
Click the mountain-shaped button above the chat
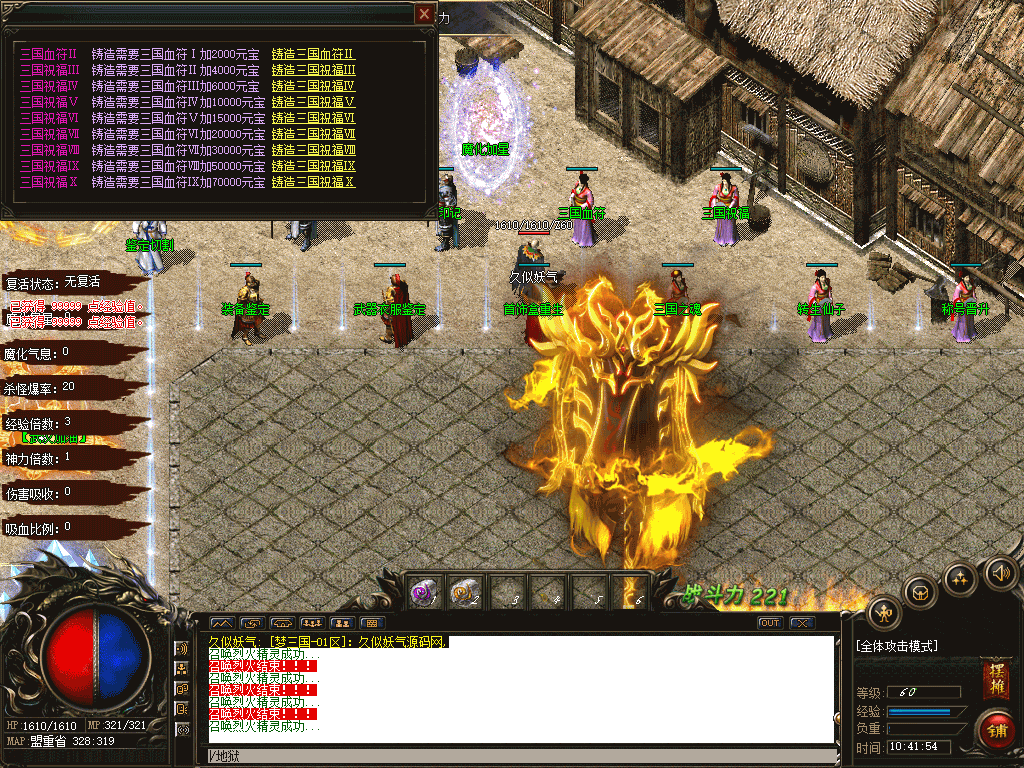(221, 623)
